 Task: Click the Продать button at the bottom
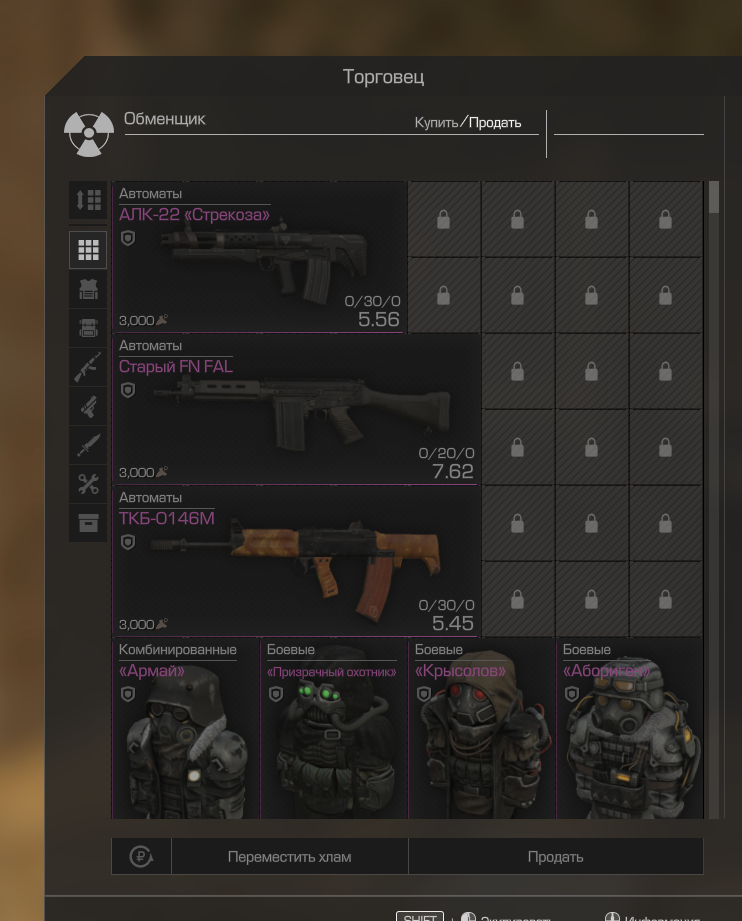[x=555, y=857]
